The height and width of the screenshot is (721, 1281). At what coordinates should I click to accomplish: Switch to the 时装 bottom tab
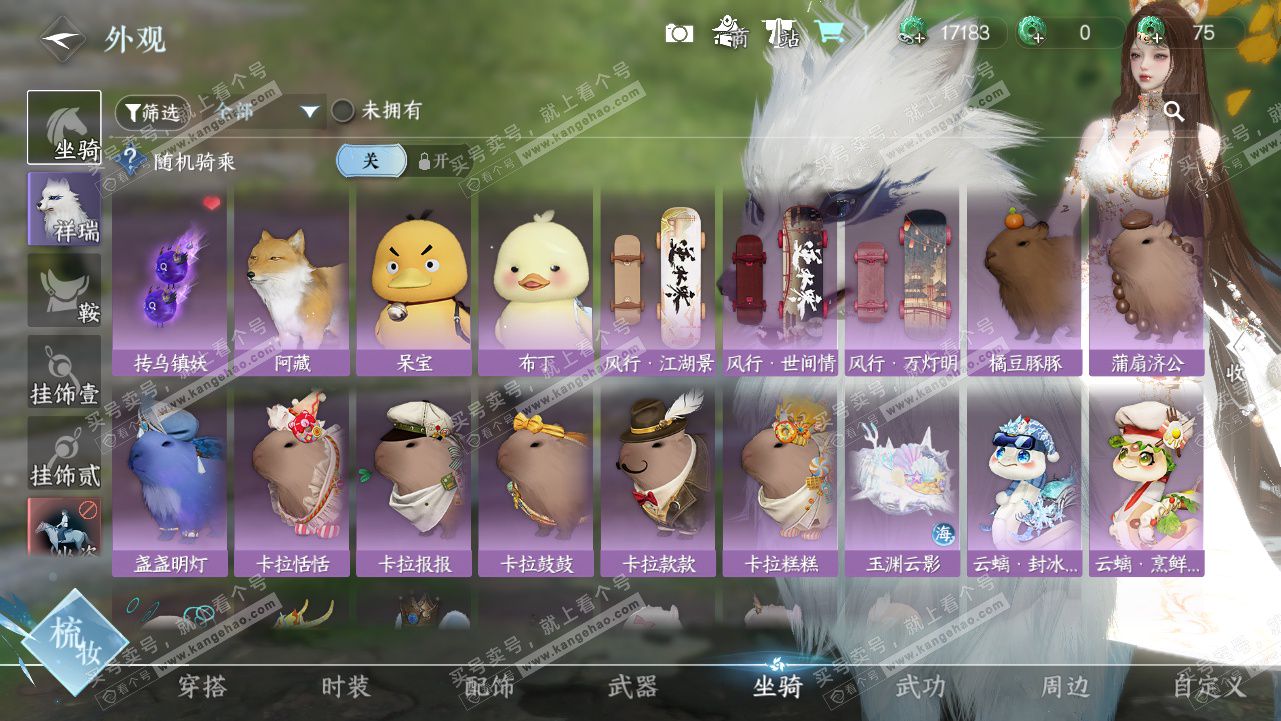point(346,687)
